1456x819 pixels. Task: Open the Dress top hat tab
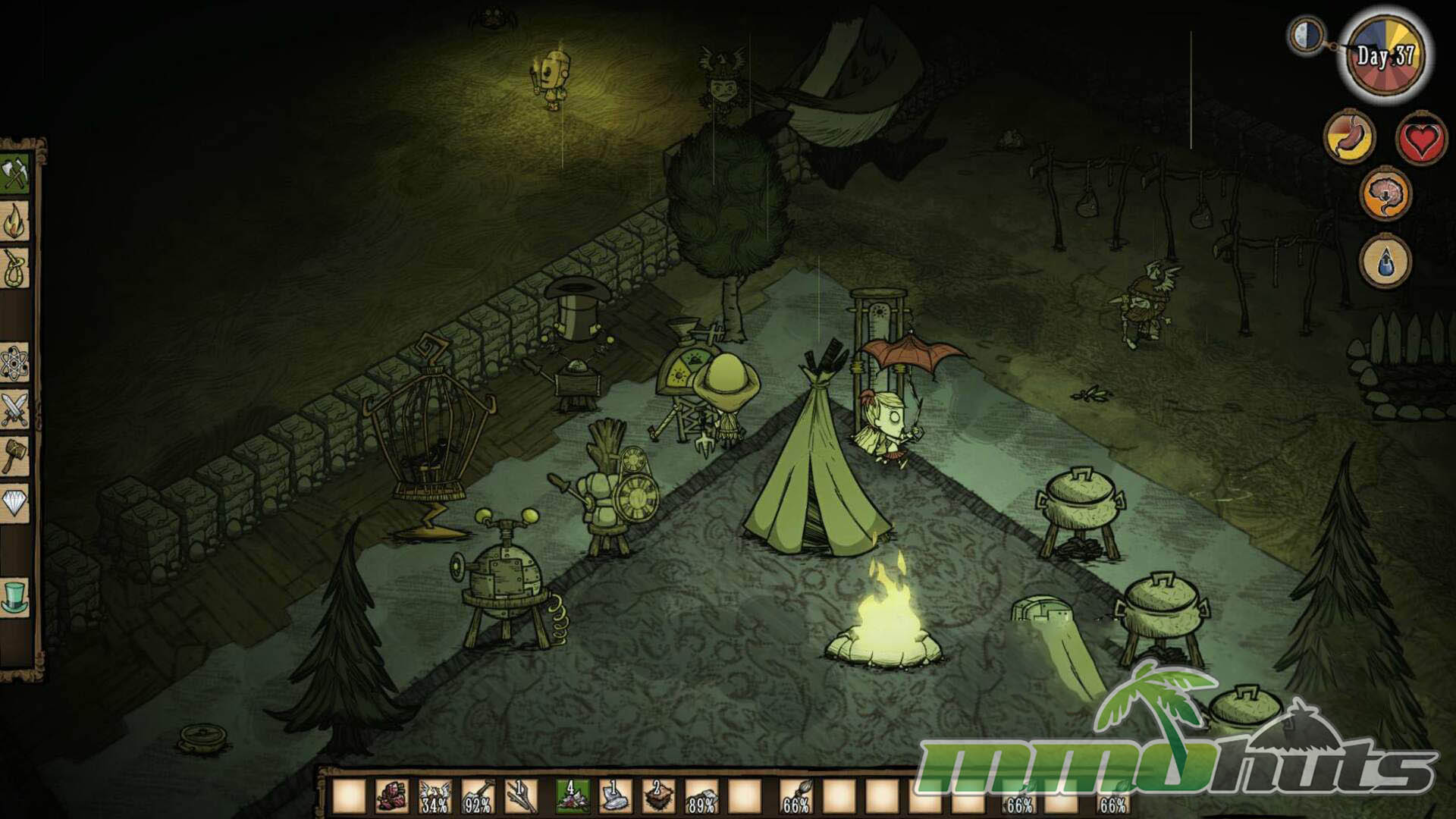14,597
